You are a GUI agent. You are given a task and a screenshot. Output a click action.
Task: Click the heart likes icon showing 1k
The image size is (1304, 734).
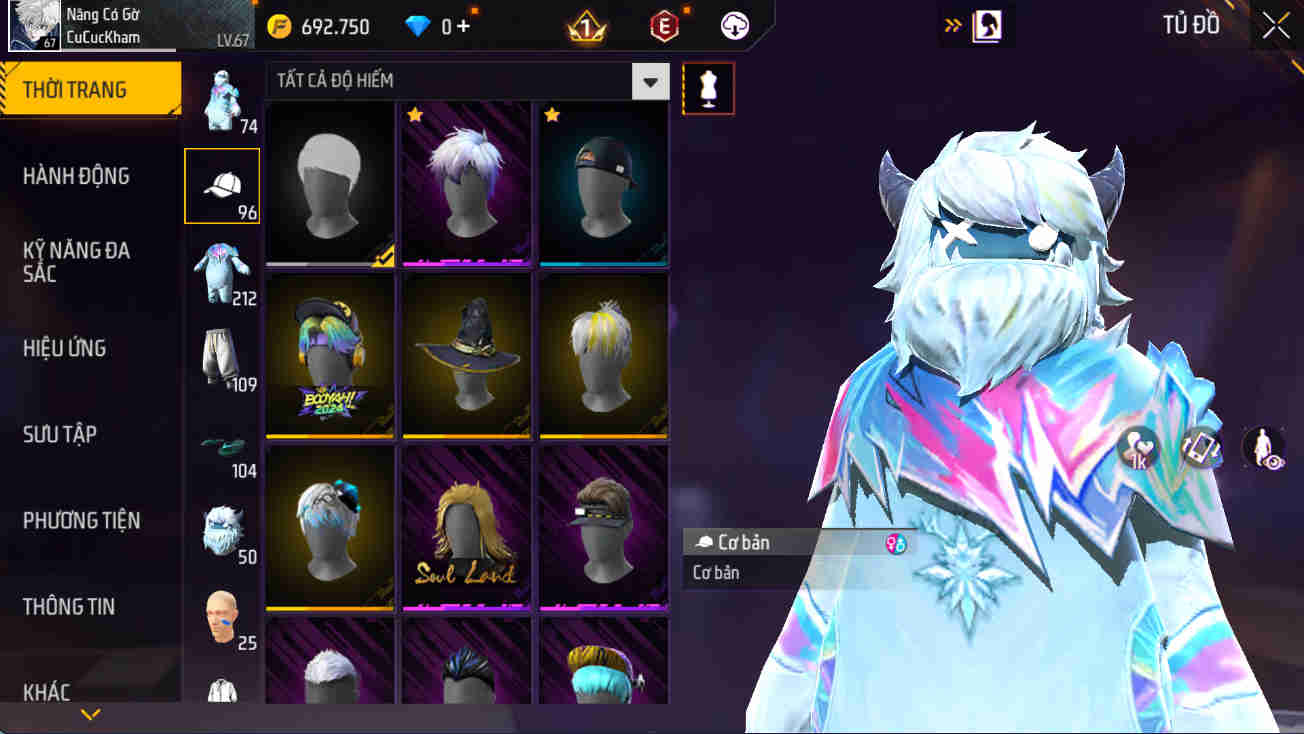click(x=1135, y=449)
